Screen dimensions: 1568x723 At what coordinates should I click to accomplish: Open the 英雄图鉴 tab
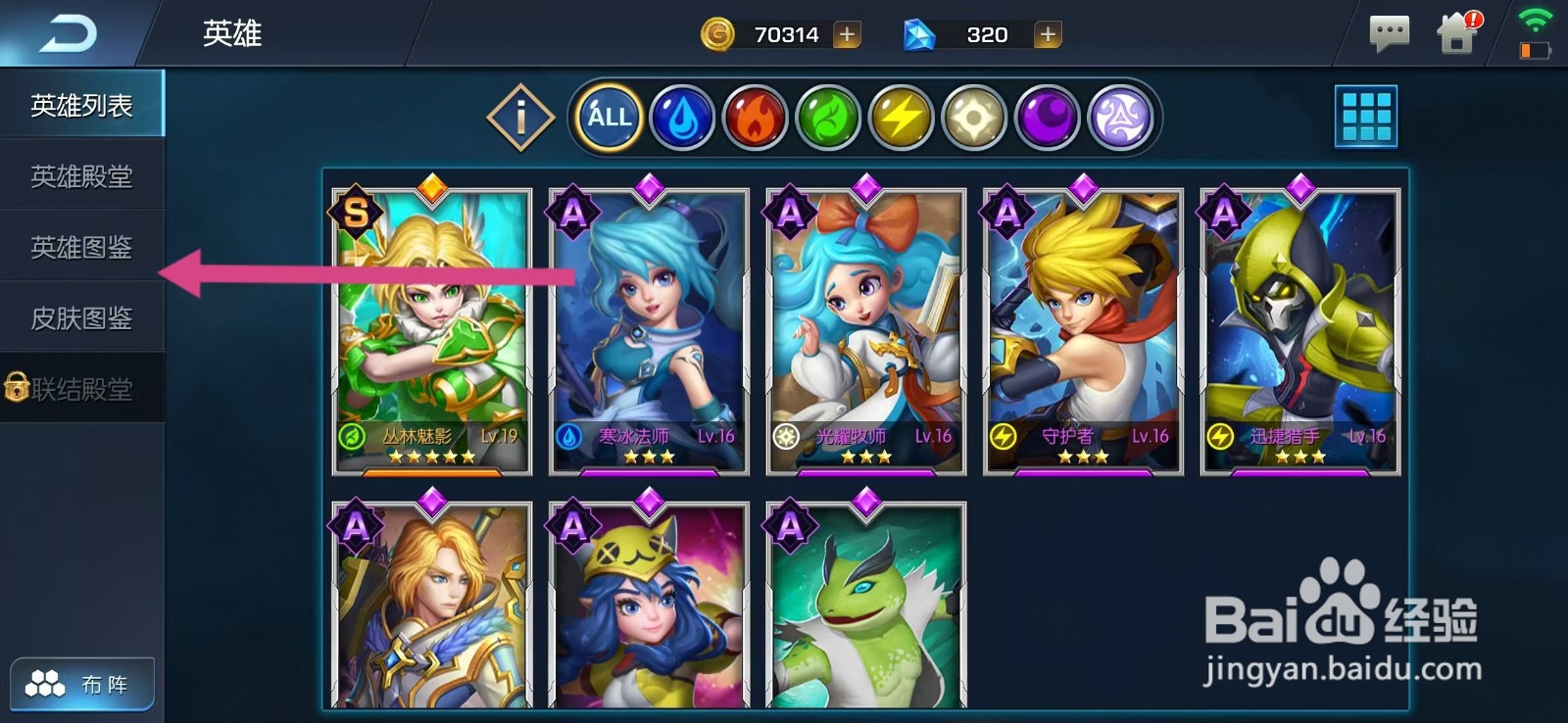81,247
